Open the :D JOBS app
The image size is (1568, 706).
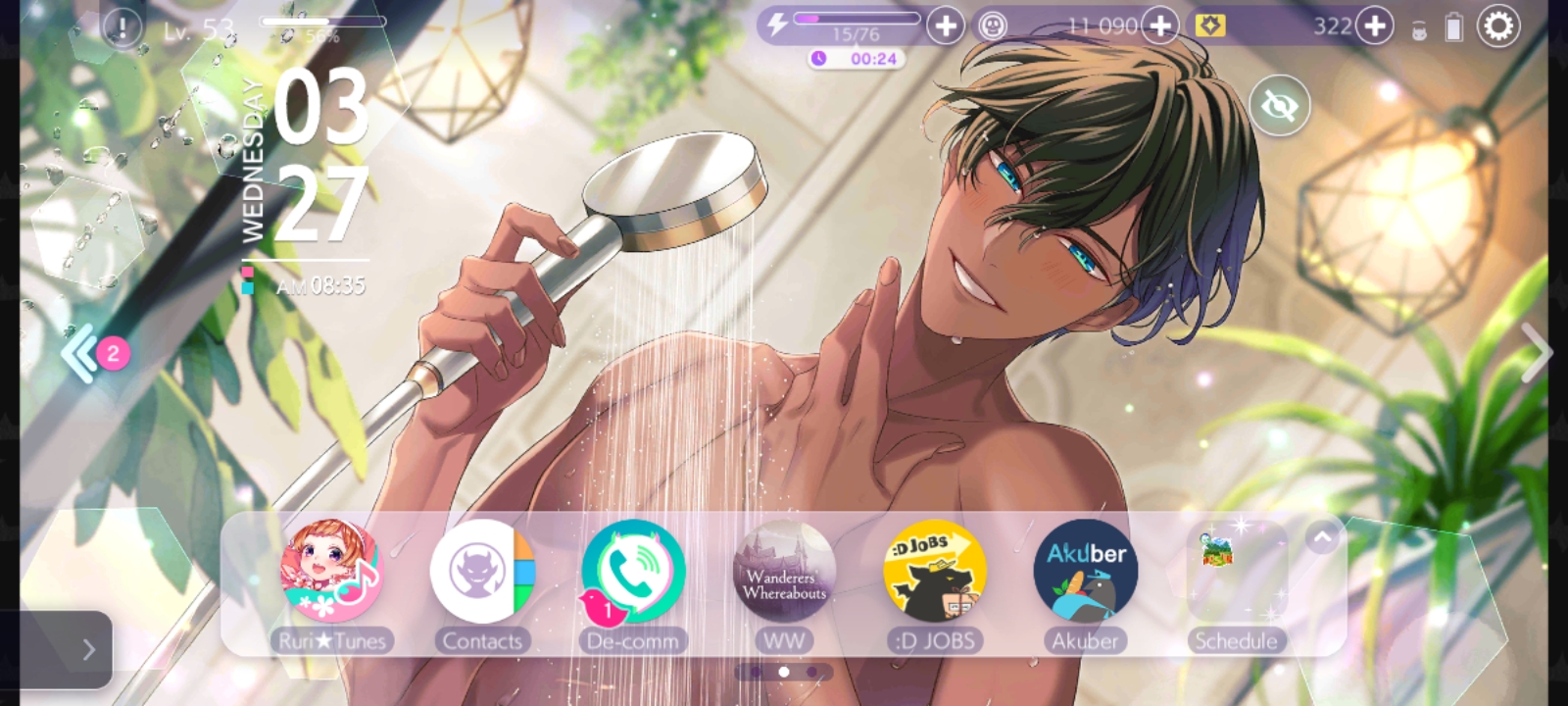point(934,572)
